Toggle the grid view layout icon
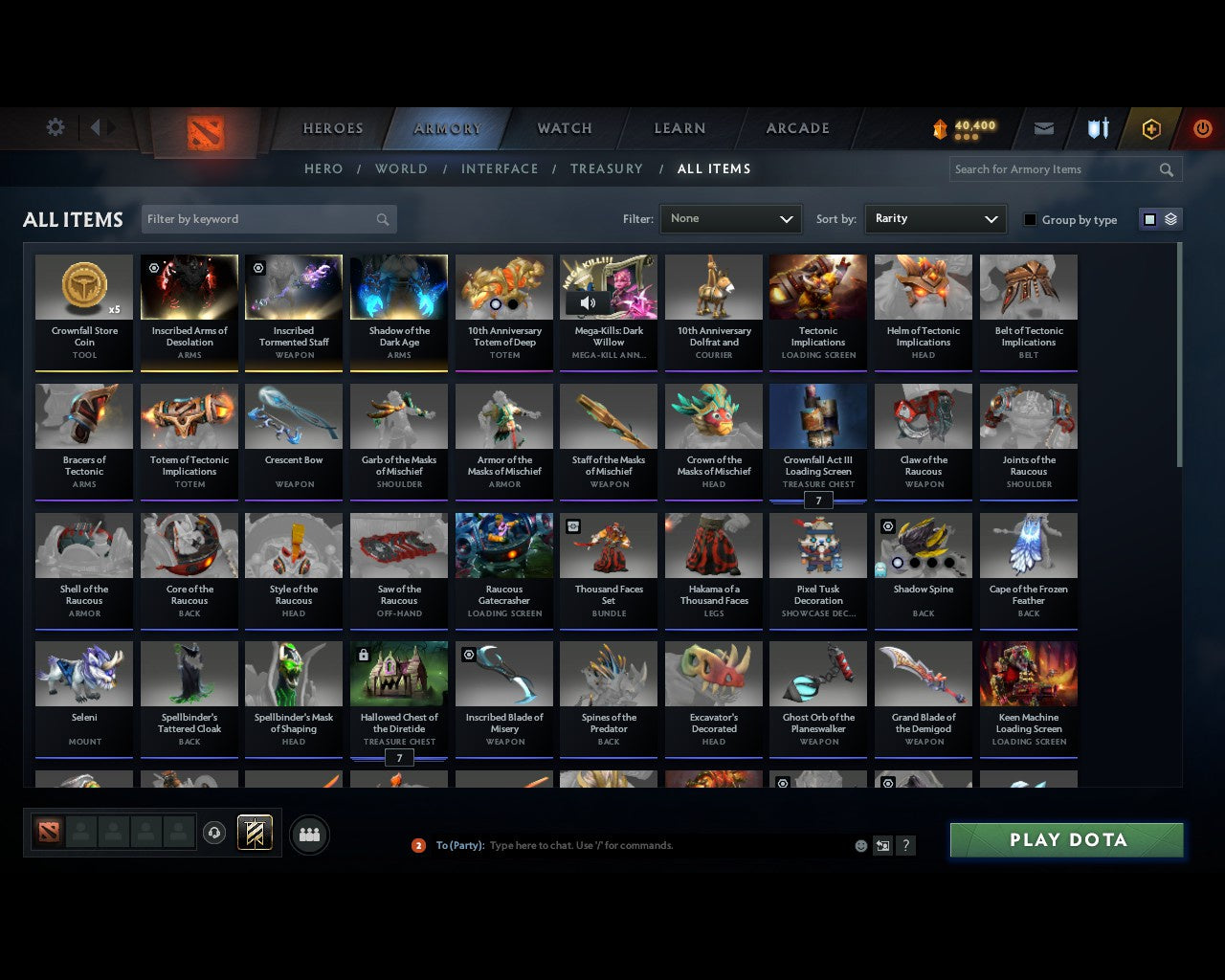The image size is (1225, 980). pyautogui.click(x=1149, y=218)
